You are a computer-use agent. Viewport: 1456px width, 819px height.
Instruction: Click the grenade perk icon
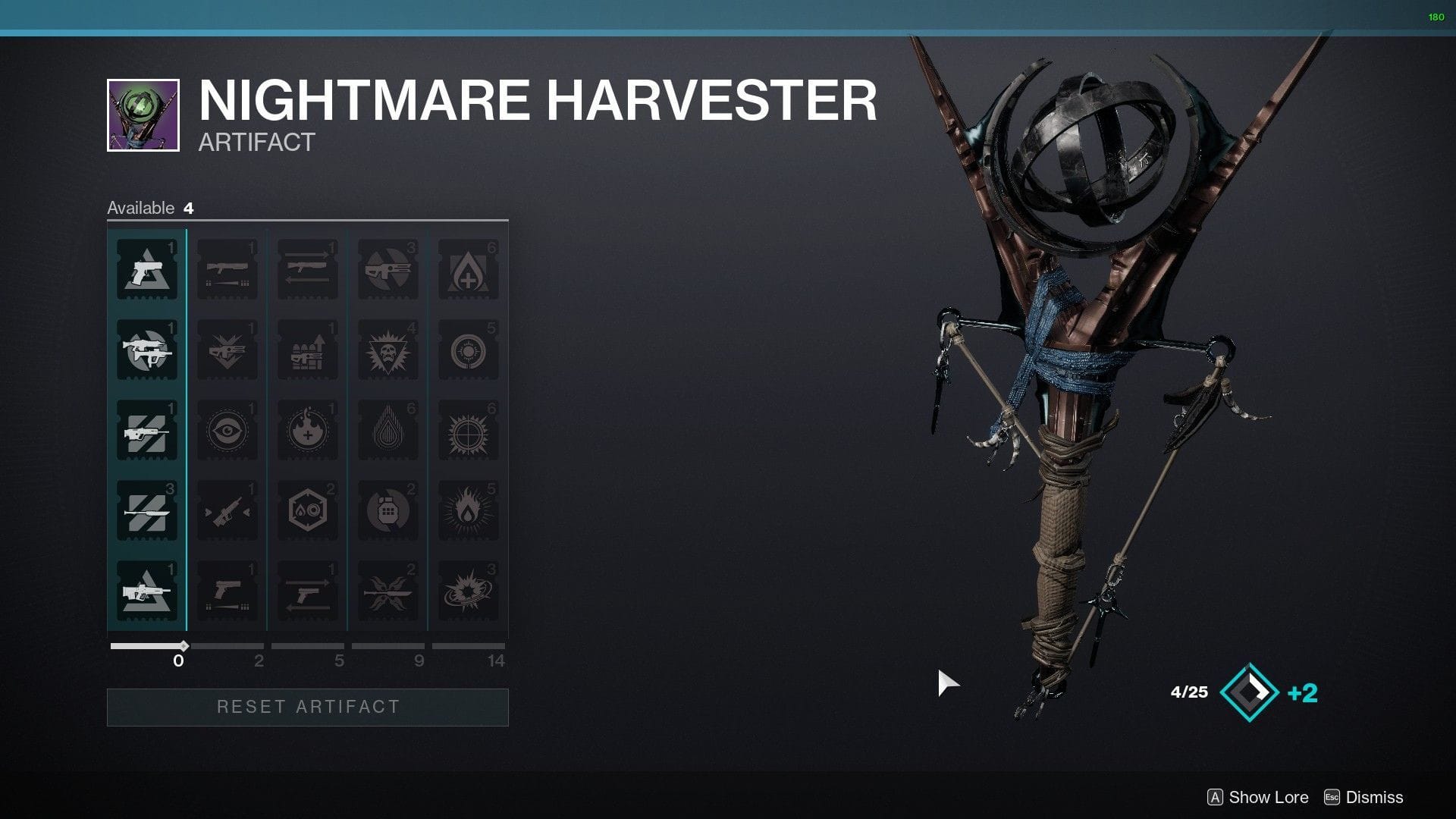pos(388,510)
